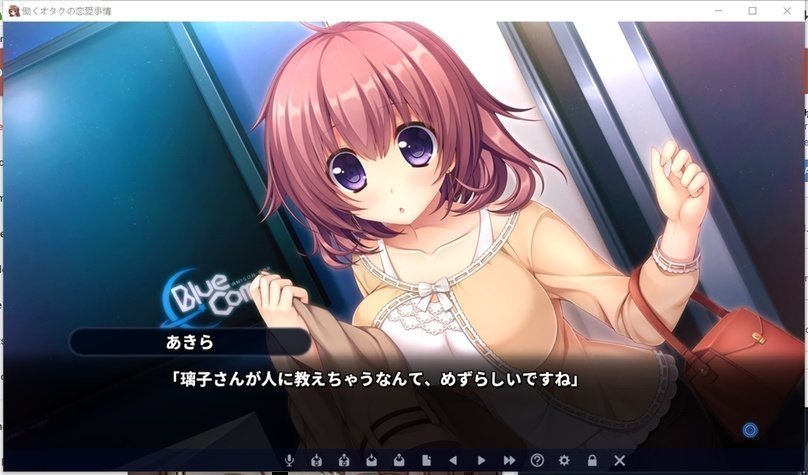808x475 pixels.
Task: Maximize the game window from the title bar
Action: click(x=752, y=10)
